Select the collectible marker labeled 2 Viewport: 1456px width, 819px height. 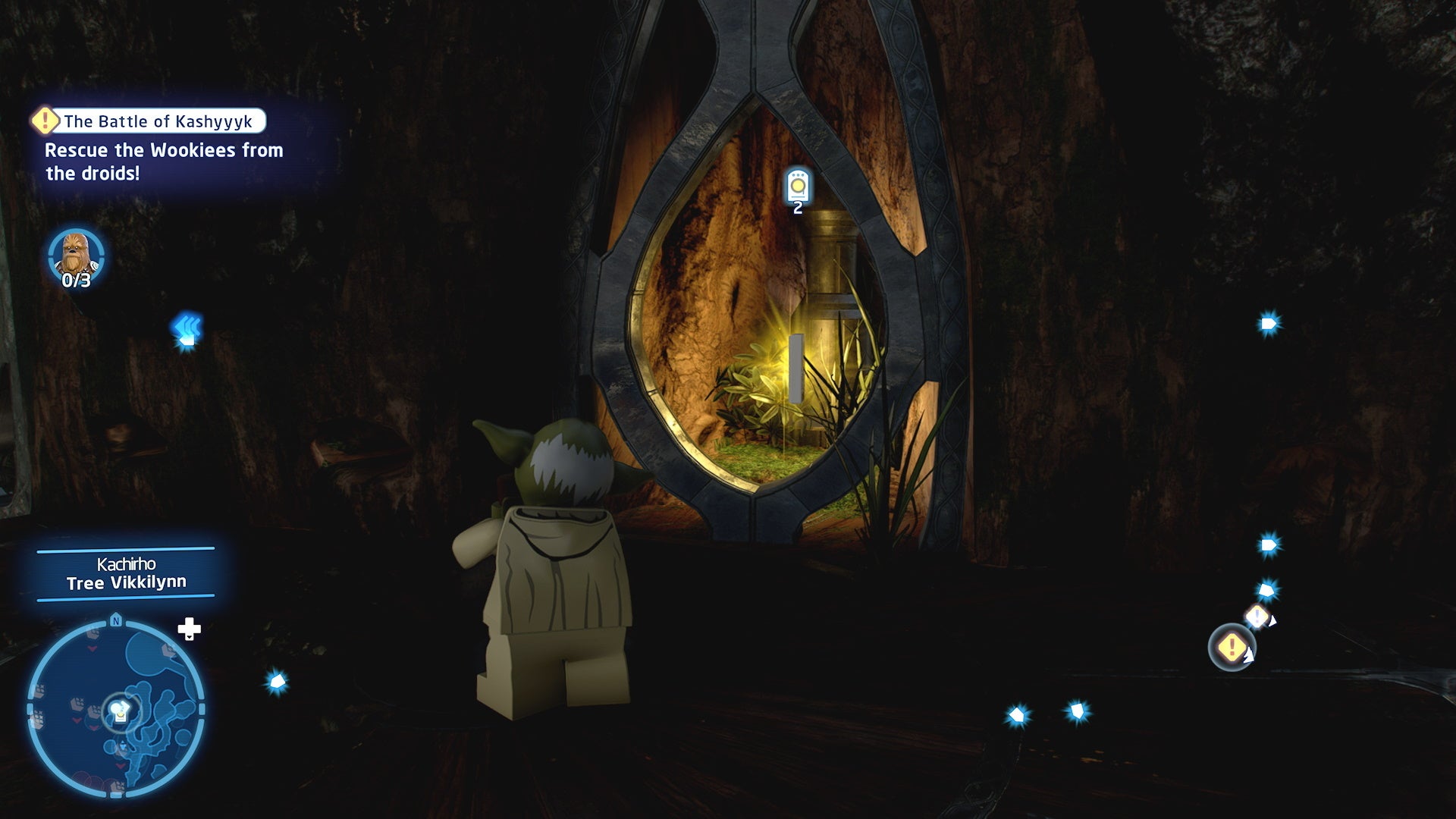[797, 185]
